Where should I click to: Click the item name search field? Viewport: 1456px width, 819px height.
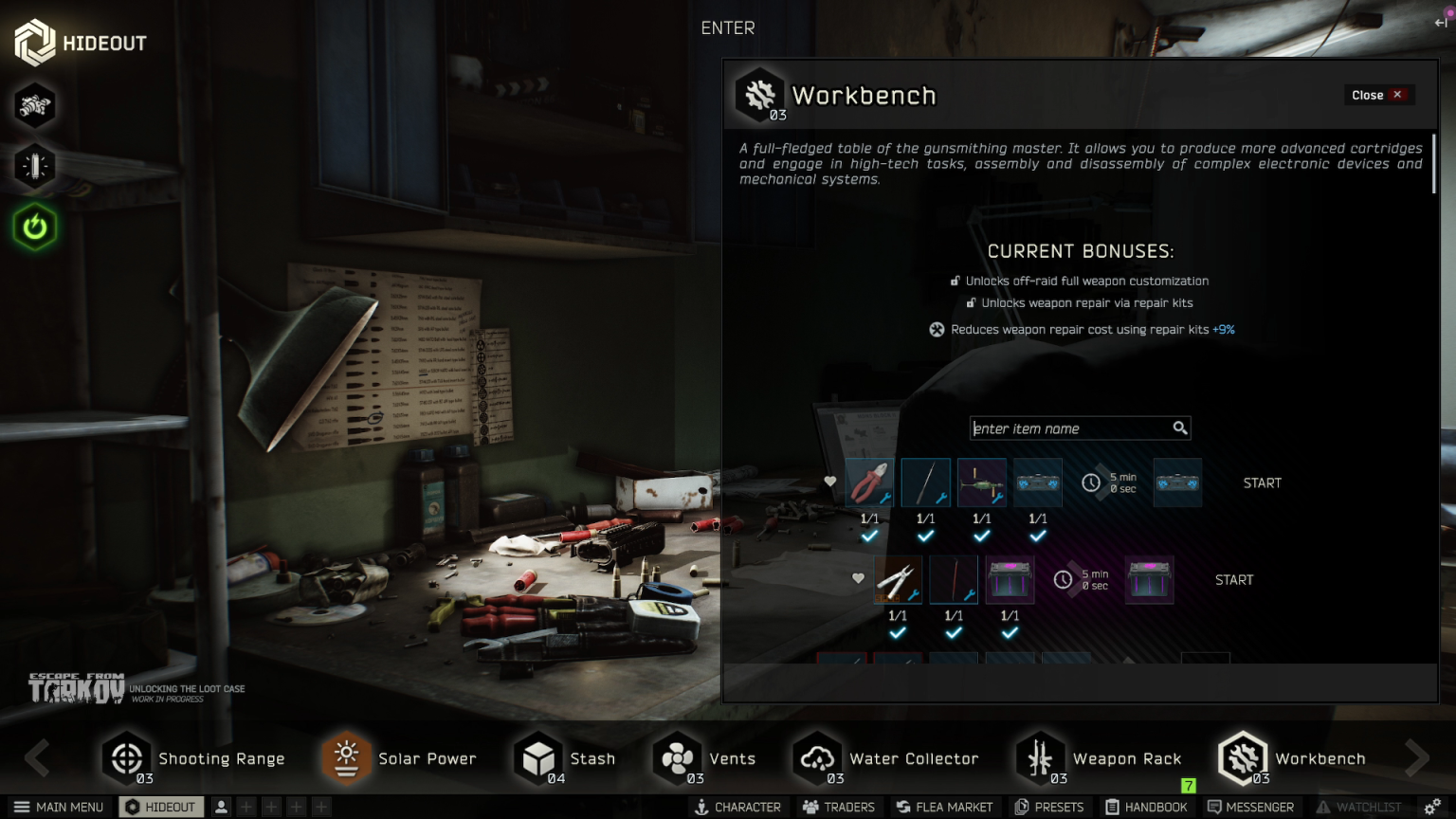(1071, 428)
